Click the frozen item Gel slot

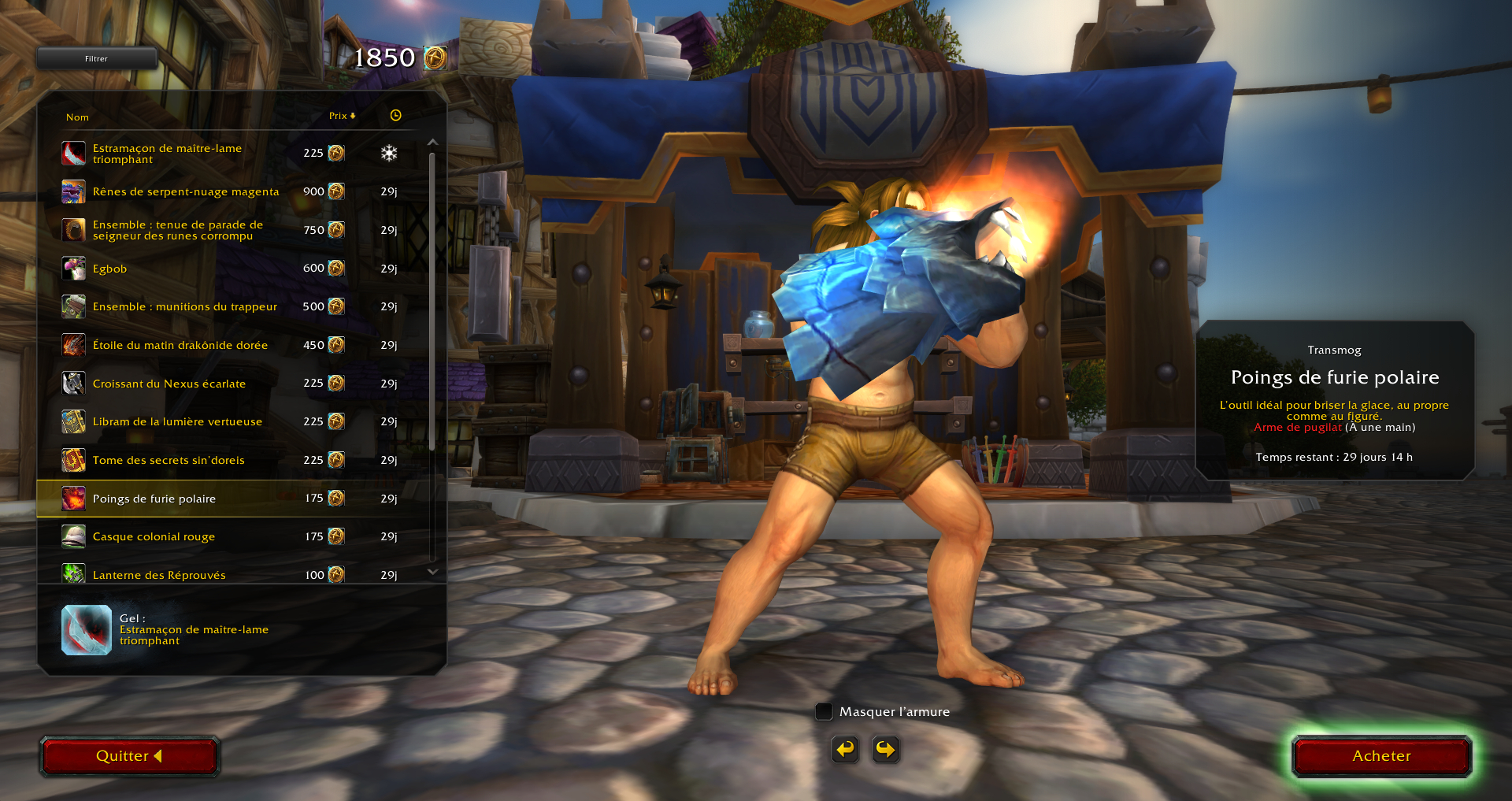coord(87,630)
